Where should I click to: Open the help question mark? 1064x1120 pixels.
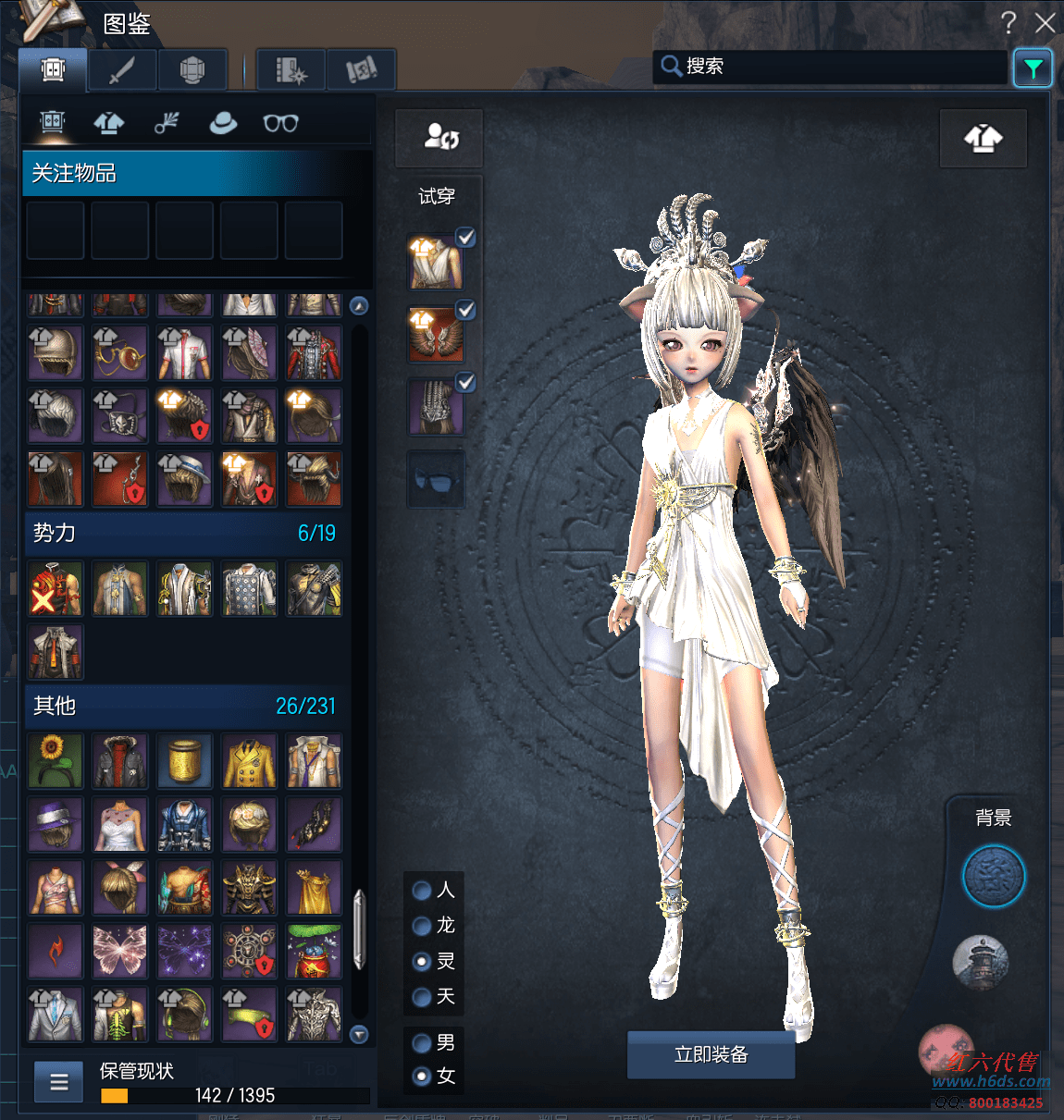(x=1008, y=23)
